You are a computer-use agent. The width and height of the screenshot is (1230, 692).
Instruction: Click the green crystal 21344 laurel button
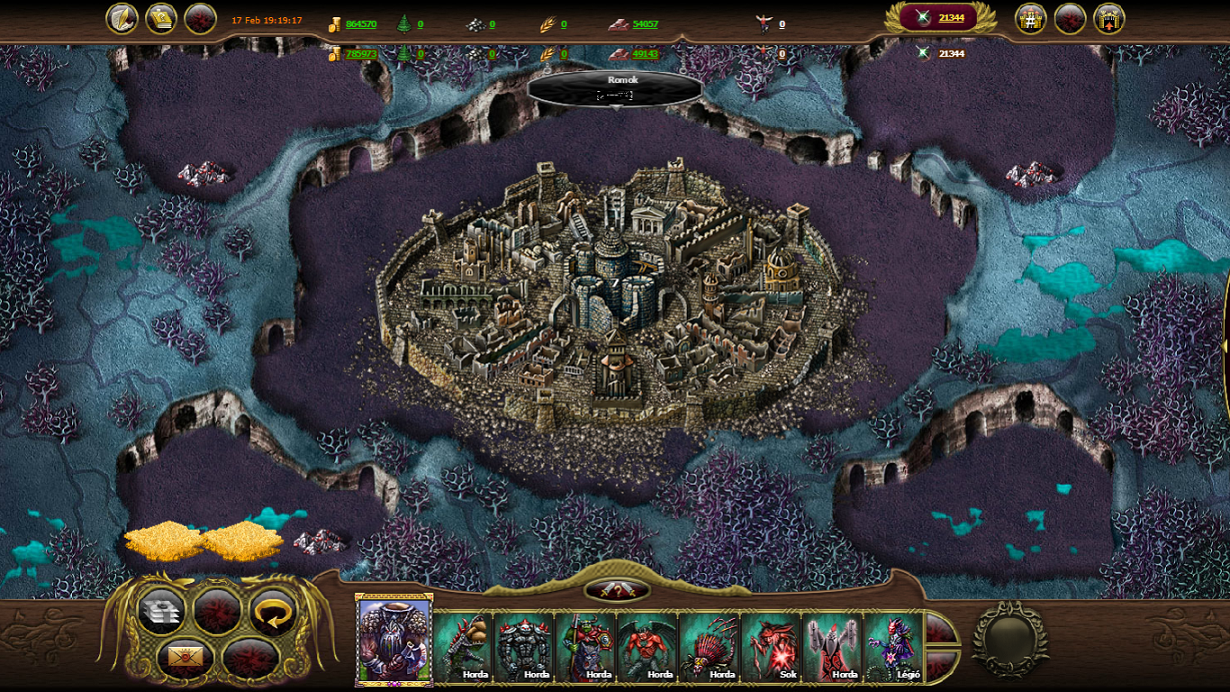tap(939, 18)
